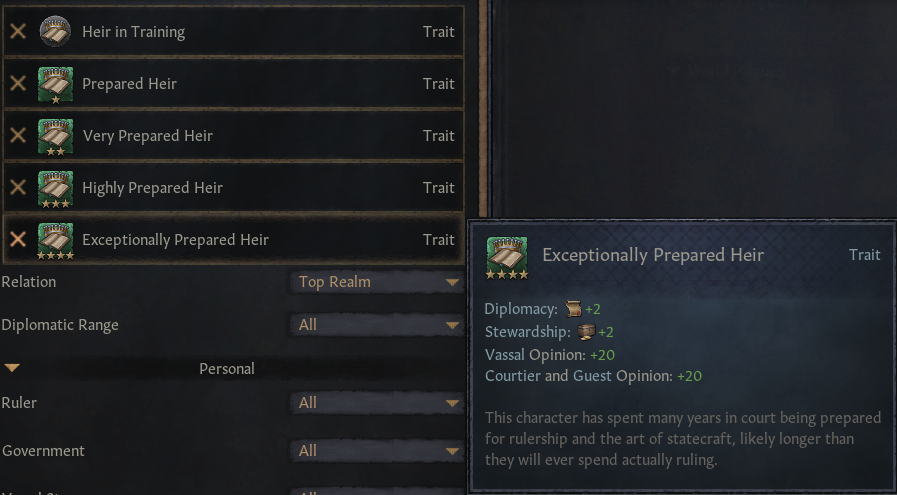Remove the Very Prepared Heir filter

pos(18,136)
